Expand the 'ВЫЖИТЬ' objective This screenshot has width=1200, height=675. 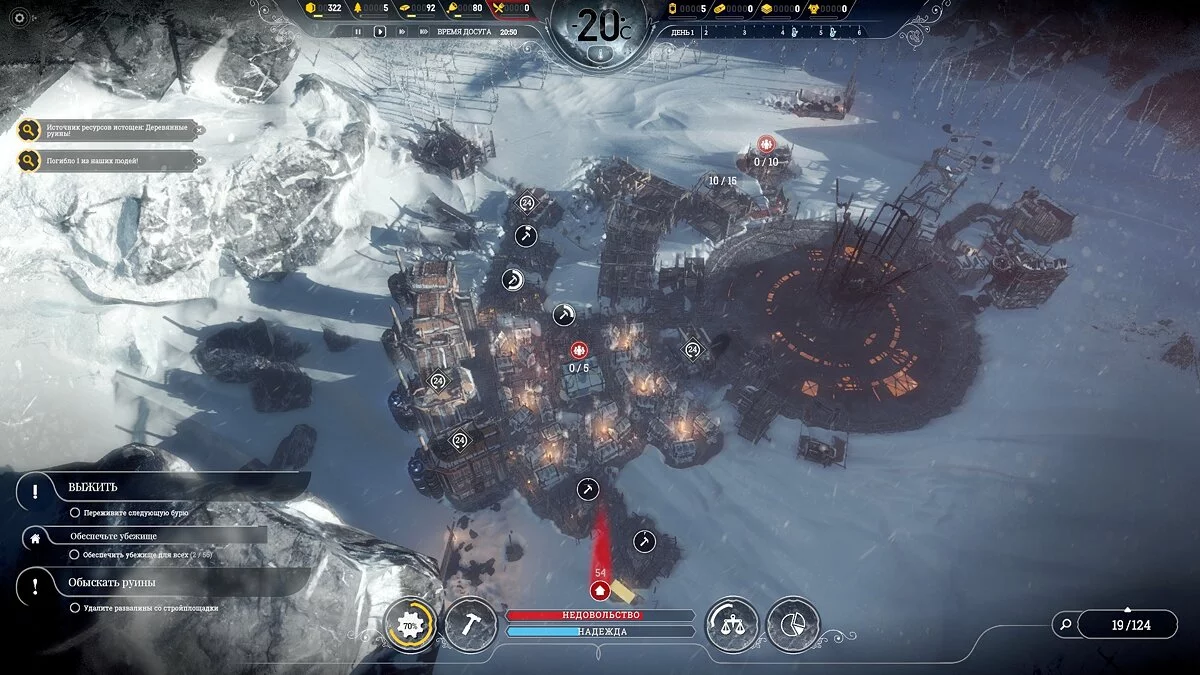point(93,488)
